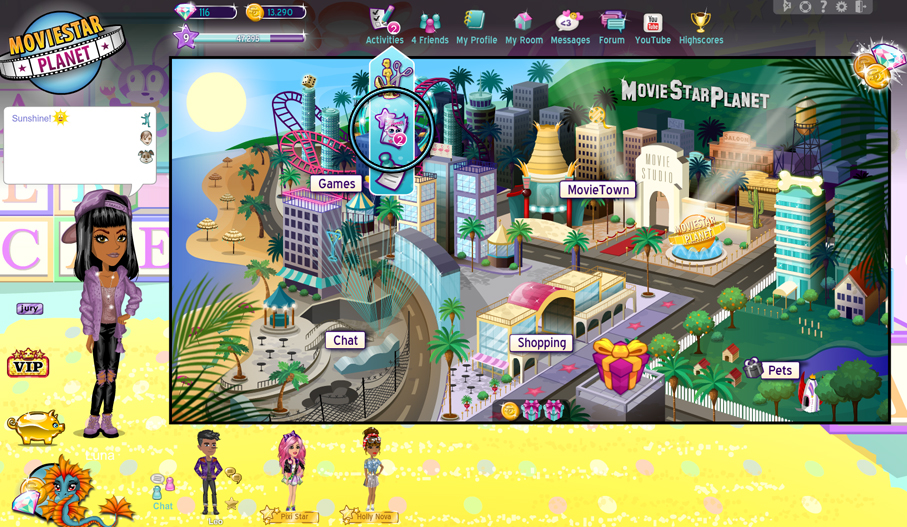Visit the Pets area

(x=780, y=370)
